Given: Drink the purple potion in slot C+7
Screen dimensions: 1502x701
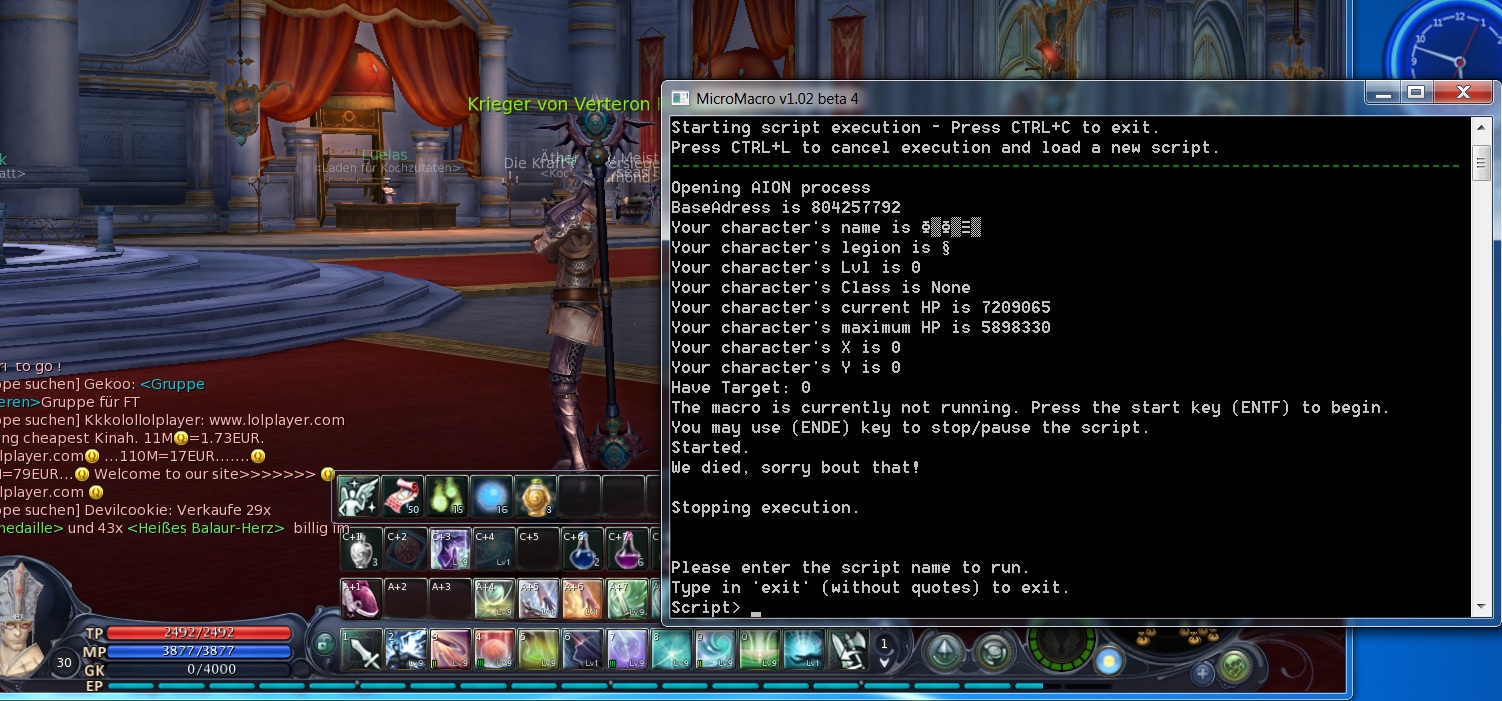Looking at the screenshot, I should pyautogui.click(x=625, y=549).
